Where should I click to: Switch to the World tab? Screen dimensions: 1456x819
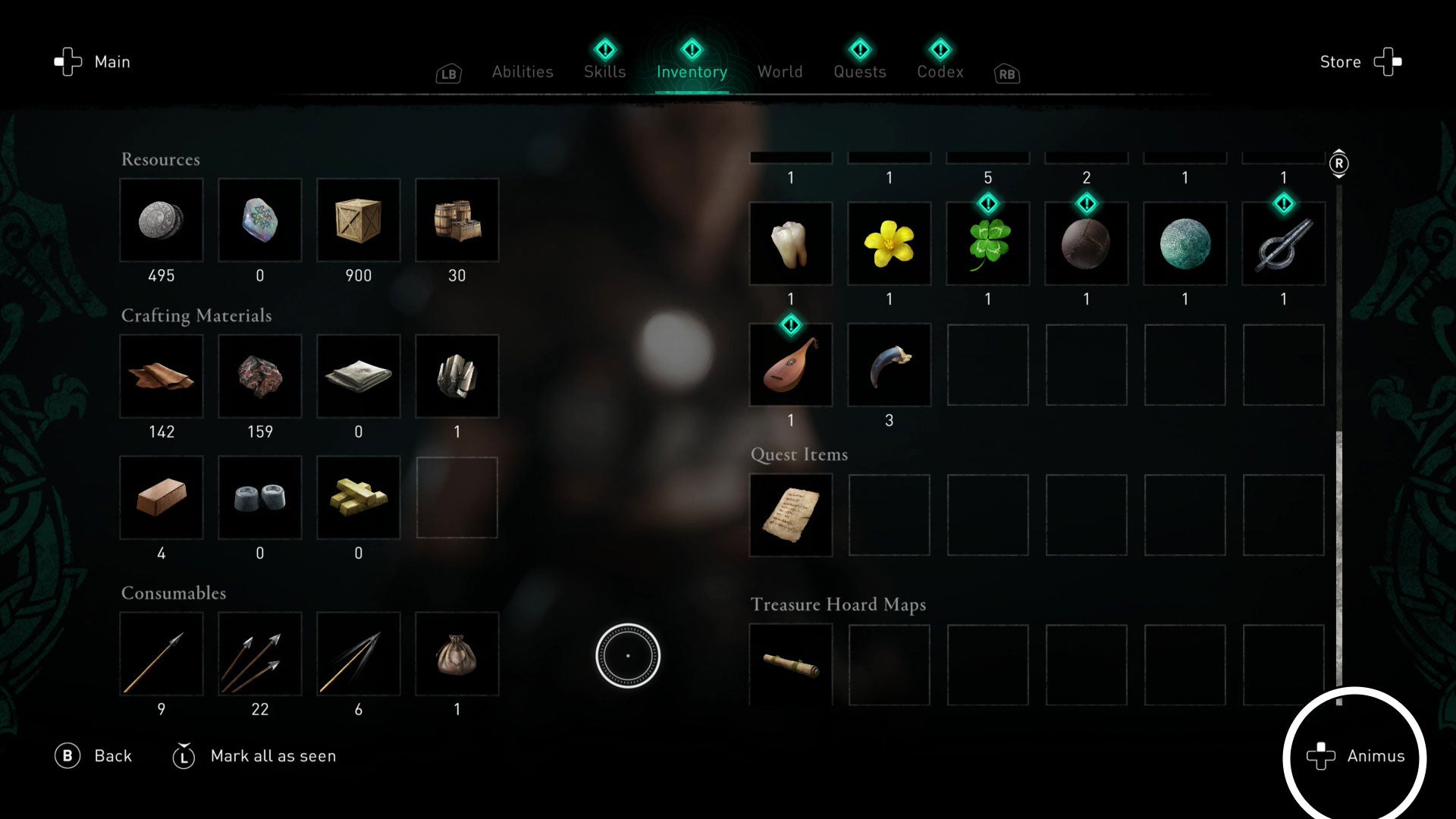pyautogui.click(x=780, y=71)
